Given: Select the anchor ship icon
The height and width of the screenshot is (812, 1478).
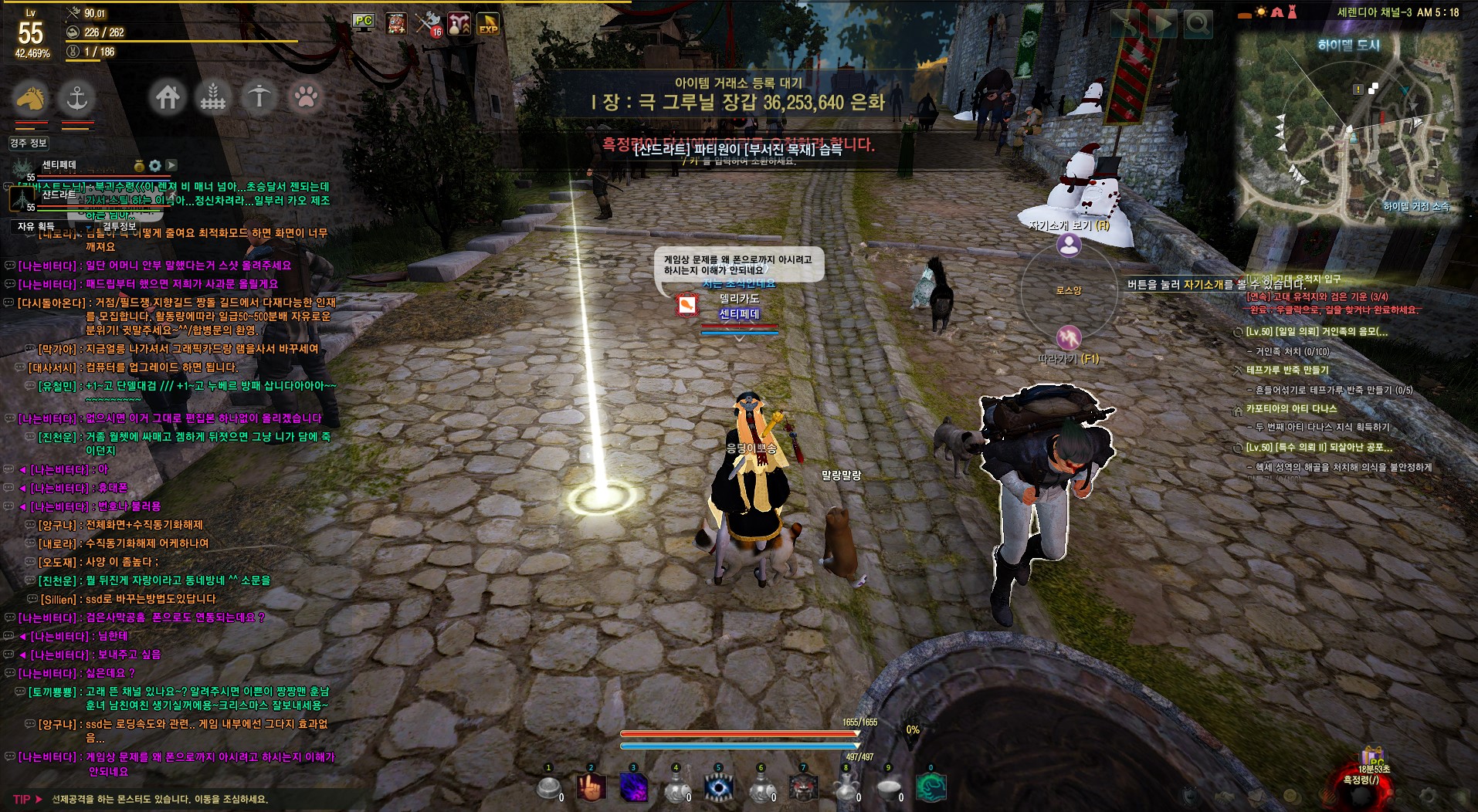Looking at the screenshot, I should [76, 97].
